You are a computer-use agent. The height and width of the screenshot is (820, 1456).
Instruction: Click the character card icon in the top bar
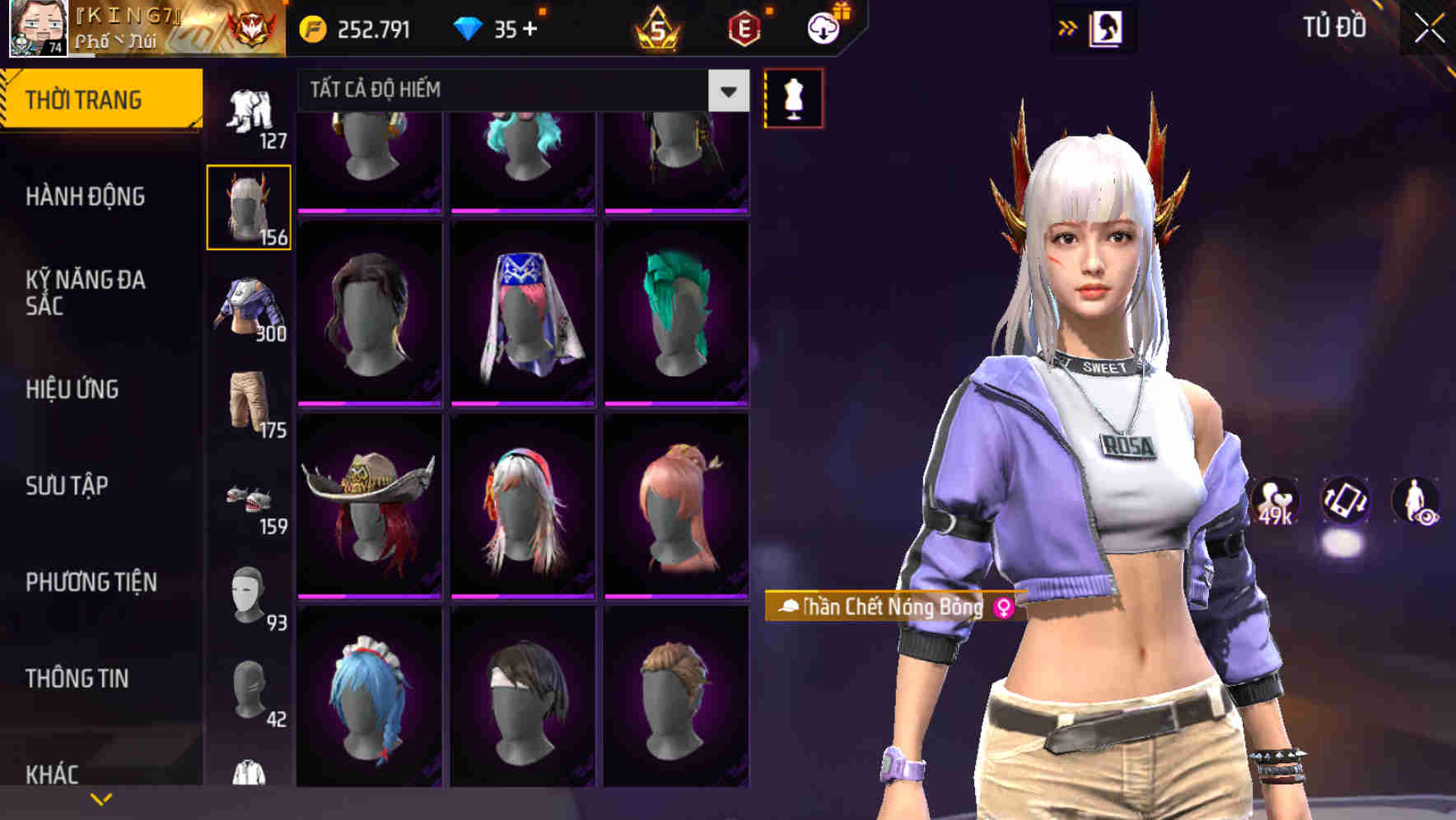[x=1108, y=27]
